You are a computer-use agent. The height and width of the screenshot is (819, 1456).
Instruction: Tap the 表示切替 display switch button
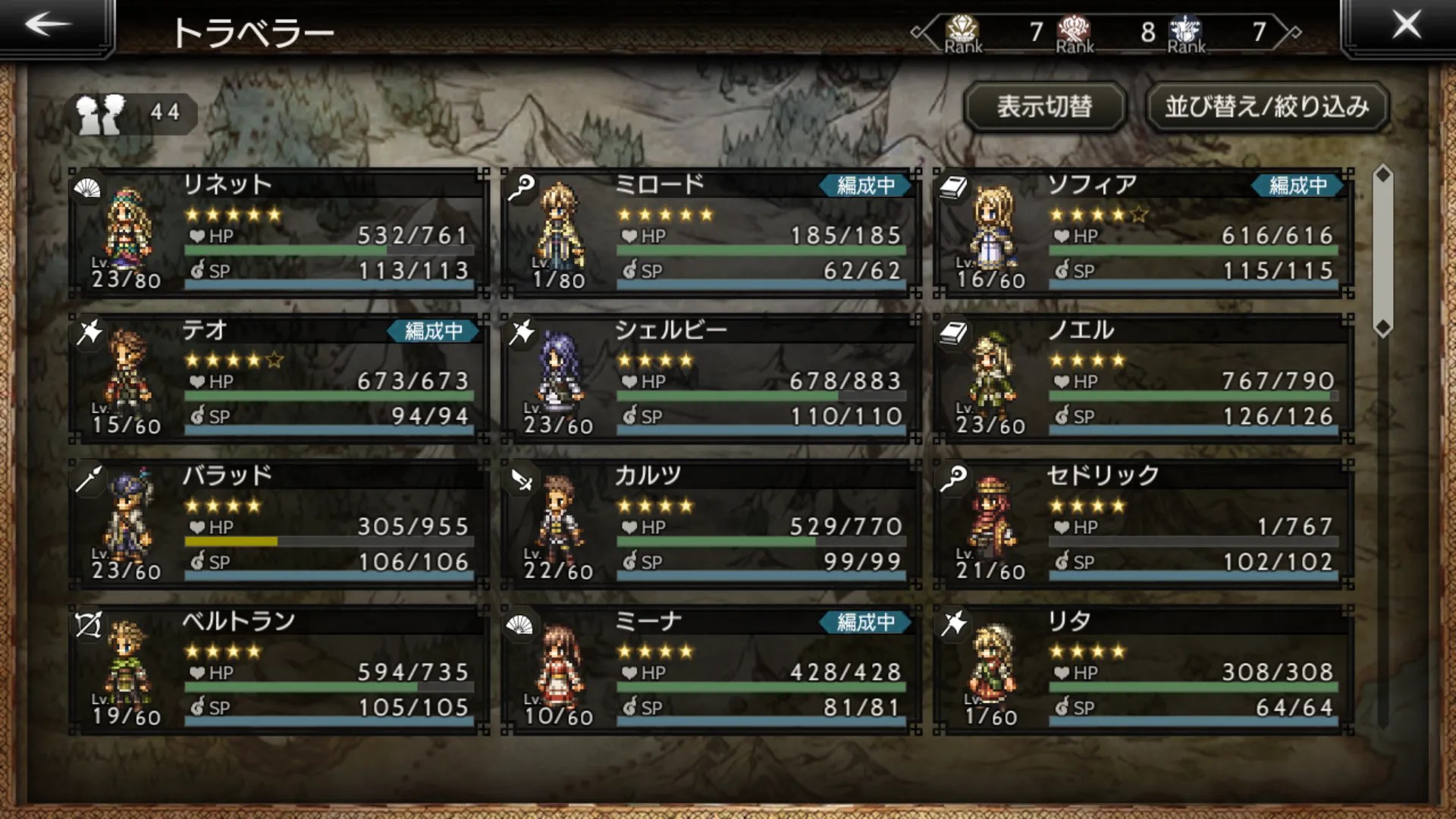pyautogui.click(x=1044, y=107)
